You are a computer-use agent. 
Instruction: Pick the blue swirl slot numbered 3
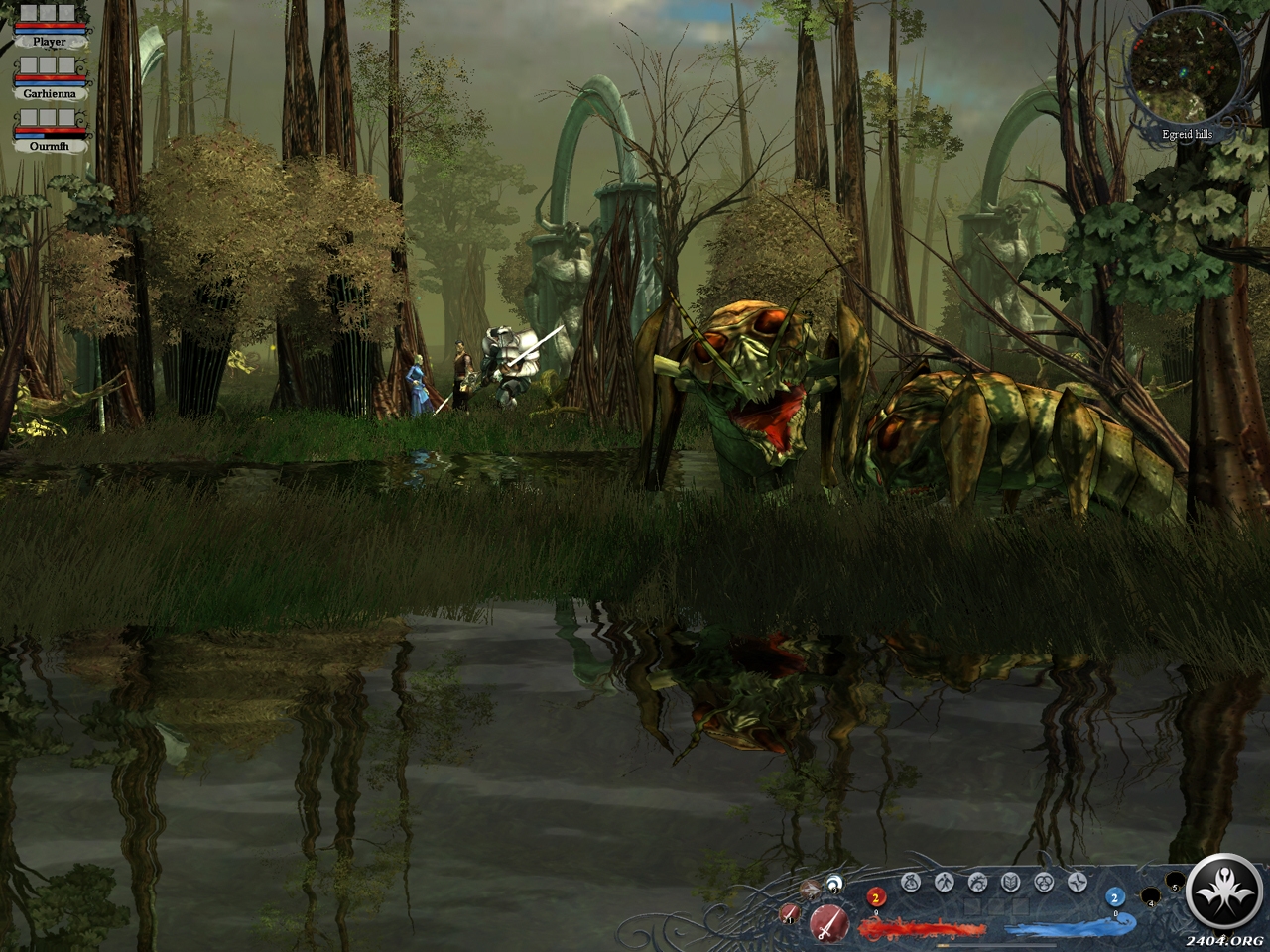pos(833,883)
